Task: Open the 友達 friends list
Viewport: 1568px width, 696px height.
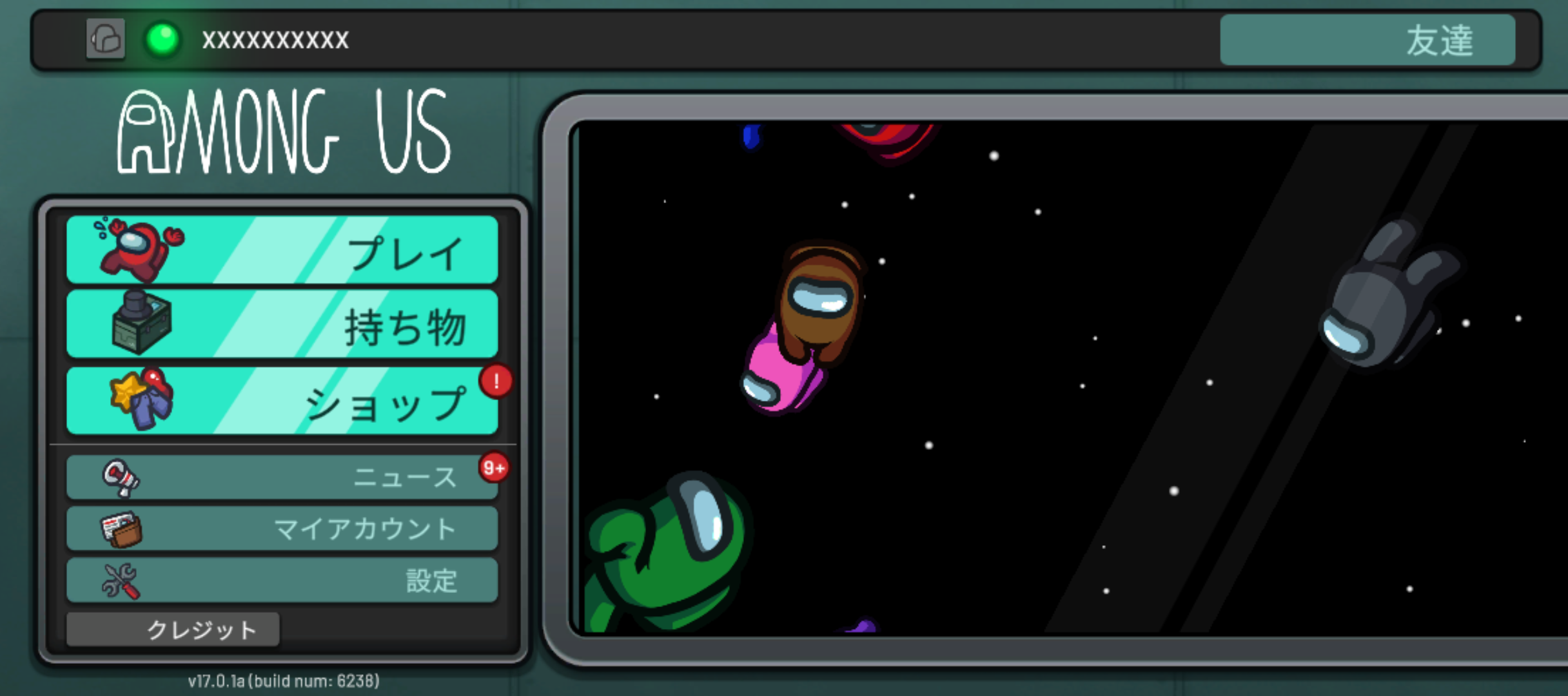Action: pos(1367,40)
